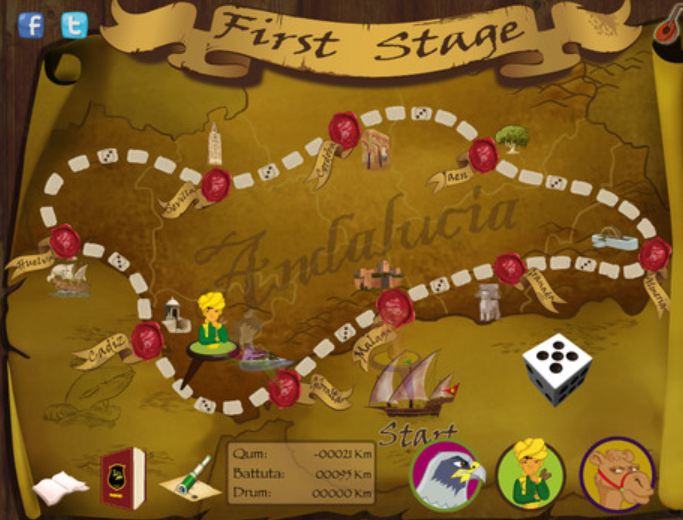Click the green pen on paper icon

[x=191, y=479]
